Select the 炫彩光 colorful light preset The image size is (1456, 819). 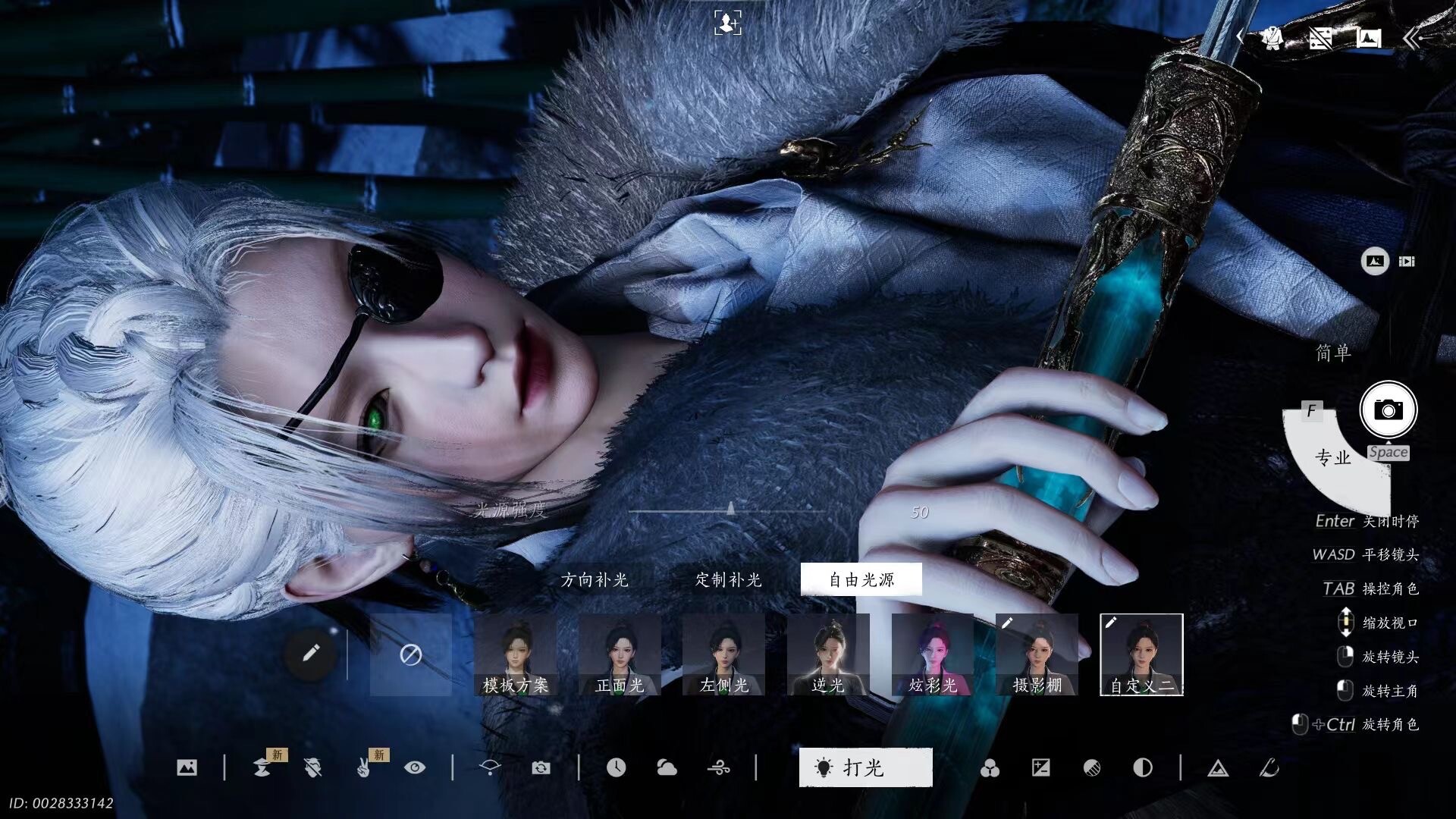click(933, 655)
